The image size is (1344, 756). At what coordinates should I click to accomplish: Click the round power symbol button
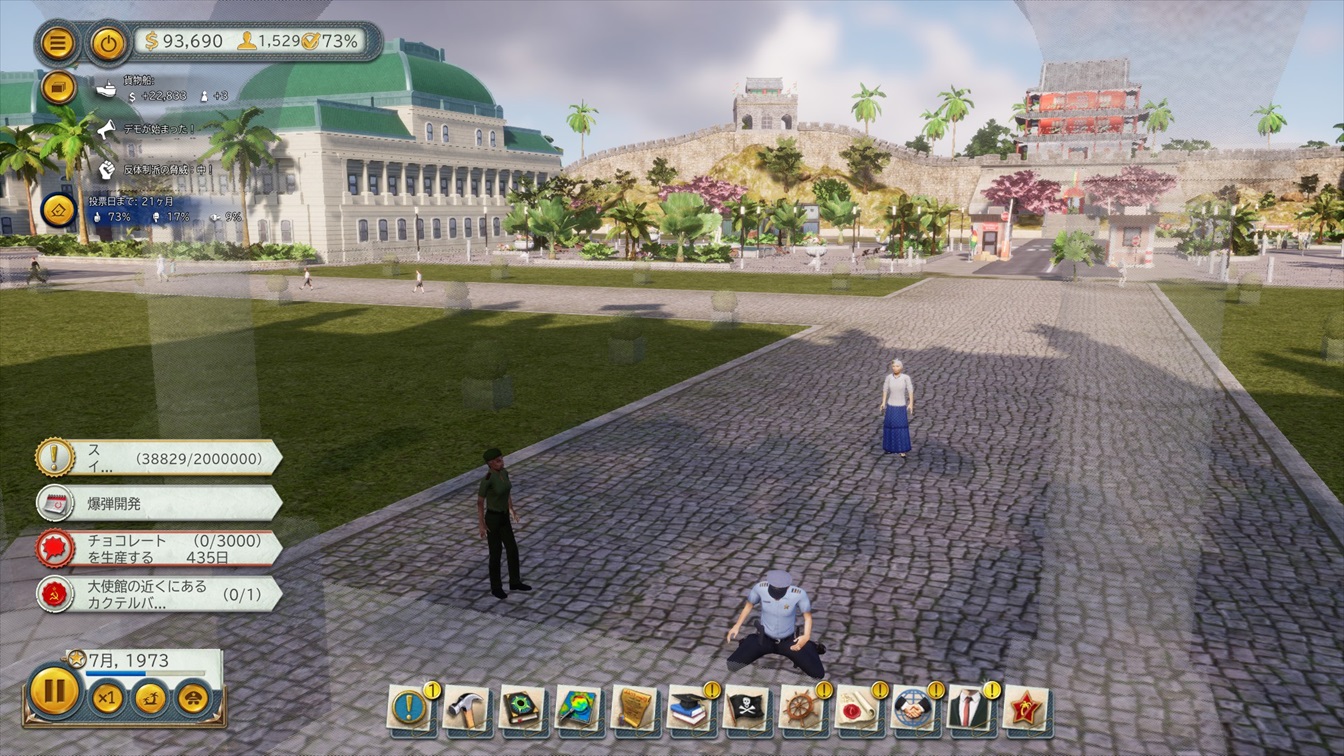click(107, 43)
